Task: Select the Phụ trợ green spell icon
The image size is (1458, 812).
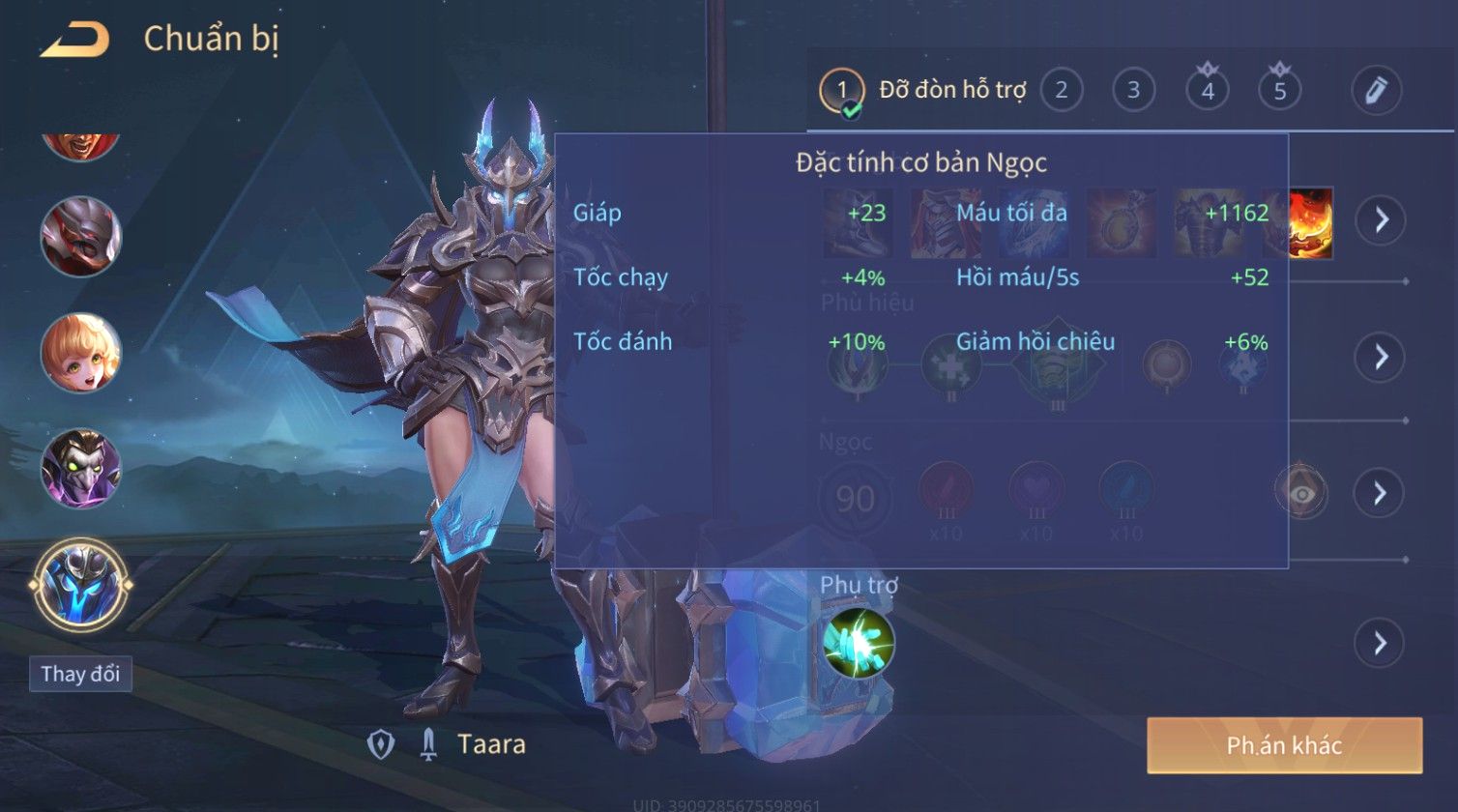Action: [x=858, y=643]
